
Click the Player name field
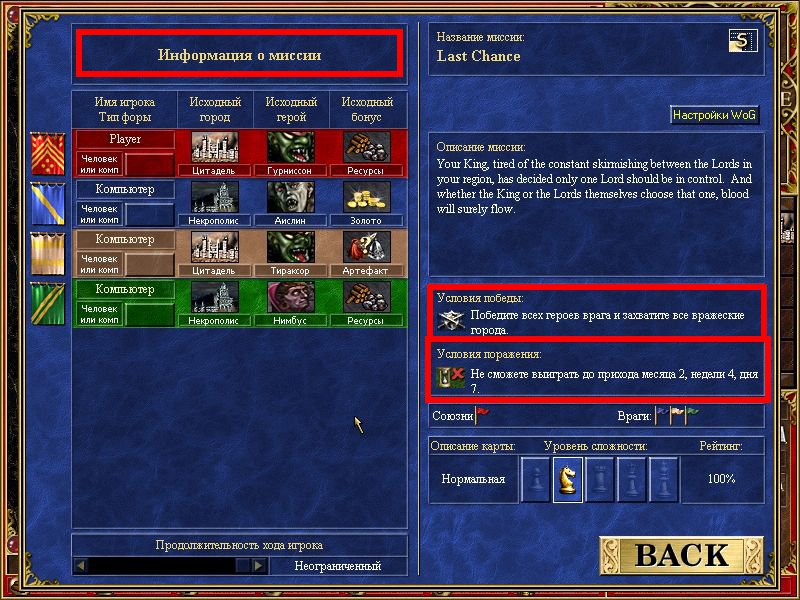125,139
